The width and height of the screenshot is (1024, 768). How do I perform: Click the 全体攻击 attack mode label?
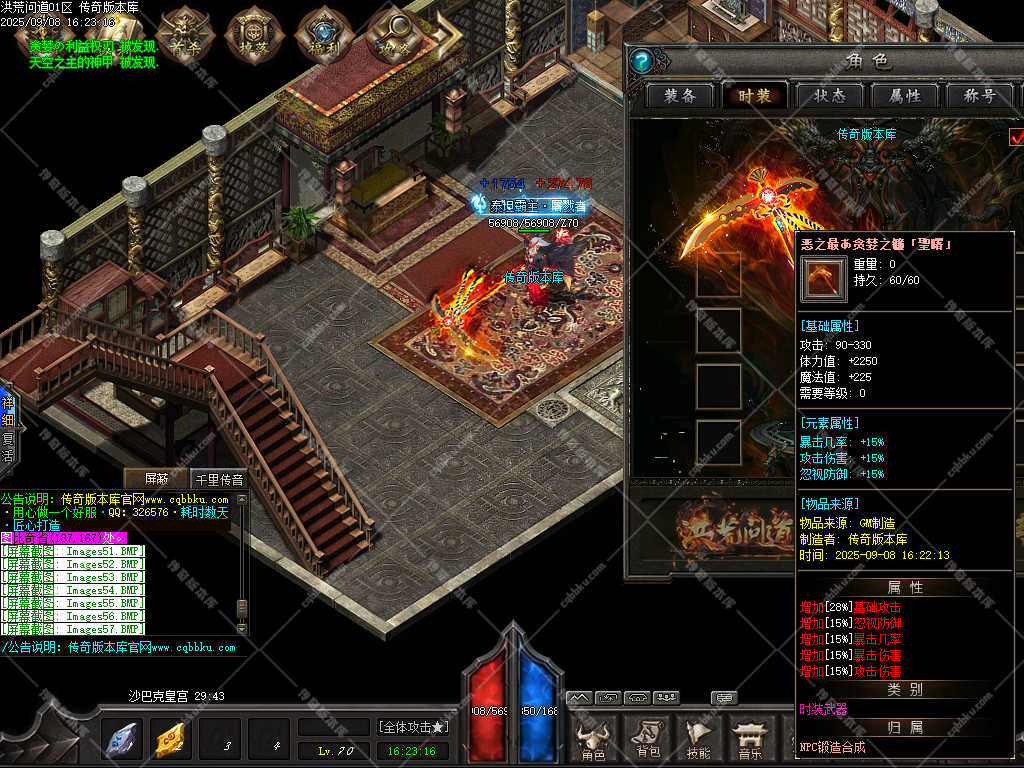point(413,727)
